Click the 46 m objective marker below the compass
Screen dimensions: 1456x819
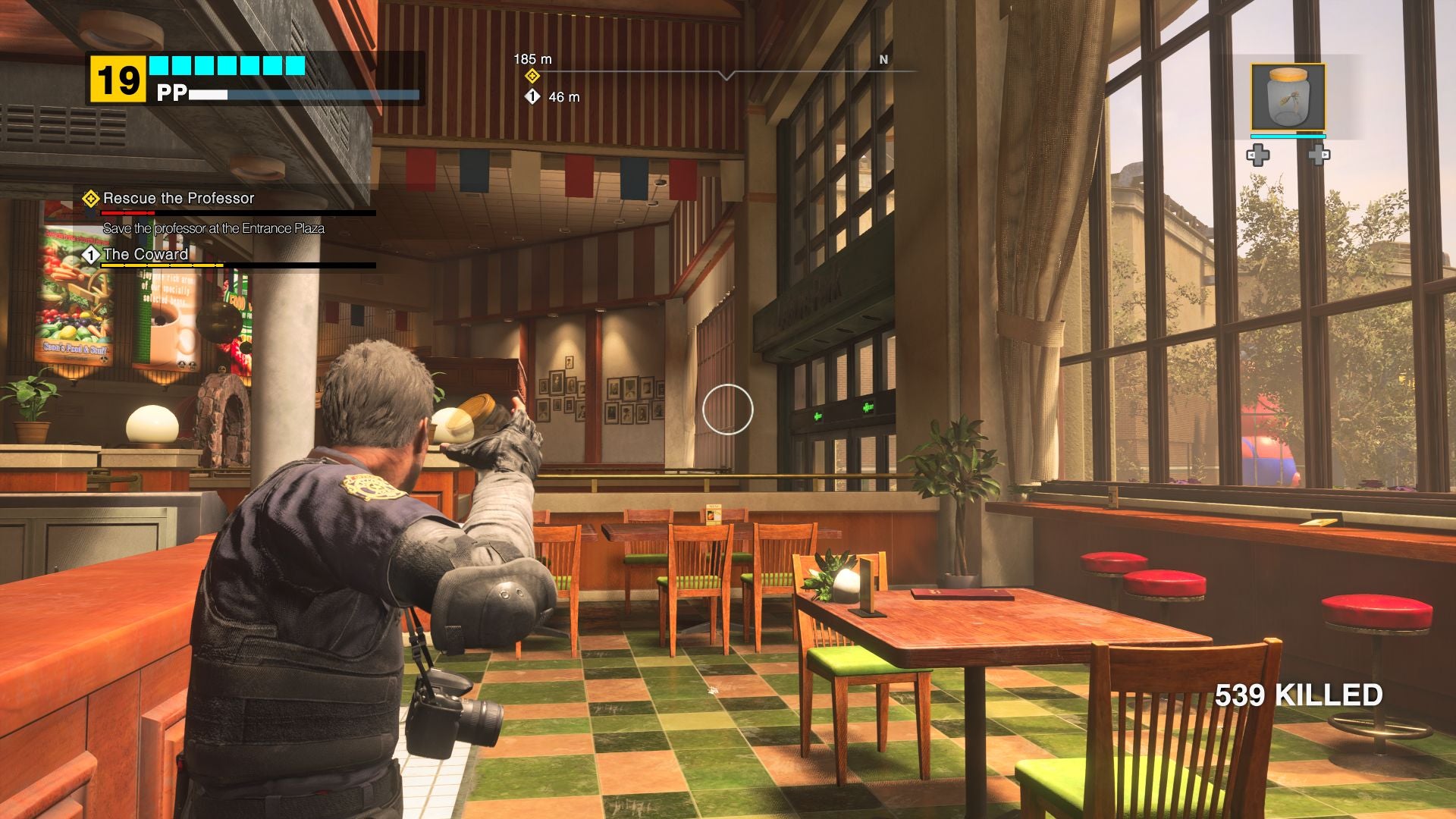[x=533, y=96]
